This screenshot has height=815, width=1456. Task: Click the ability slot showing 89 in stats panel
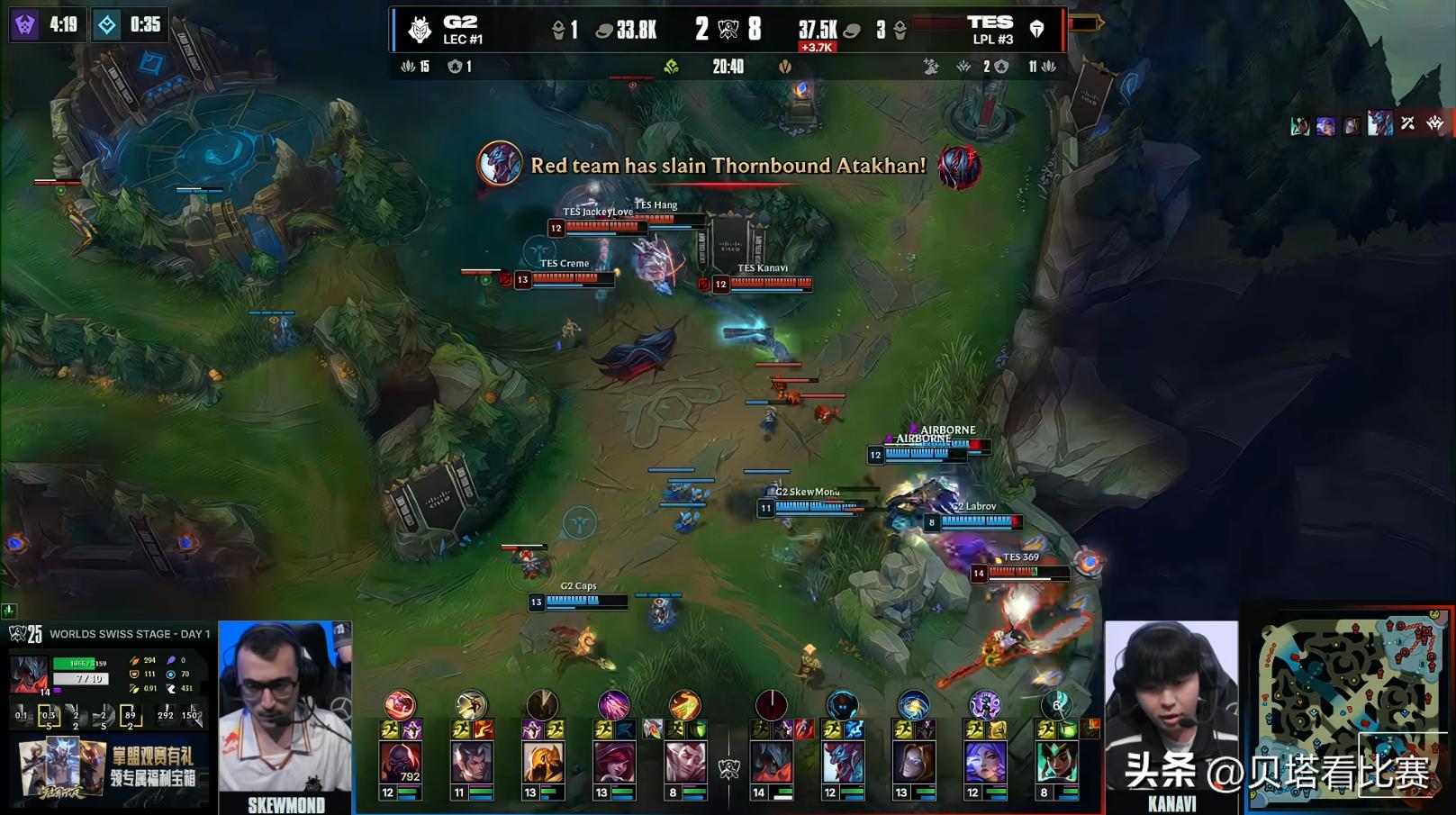click(131, 717)
